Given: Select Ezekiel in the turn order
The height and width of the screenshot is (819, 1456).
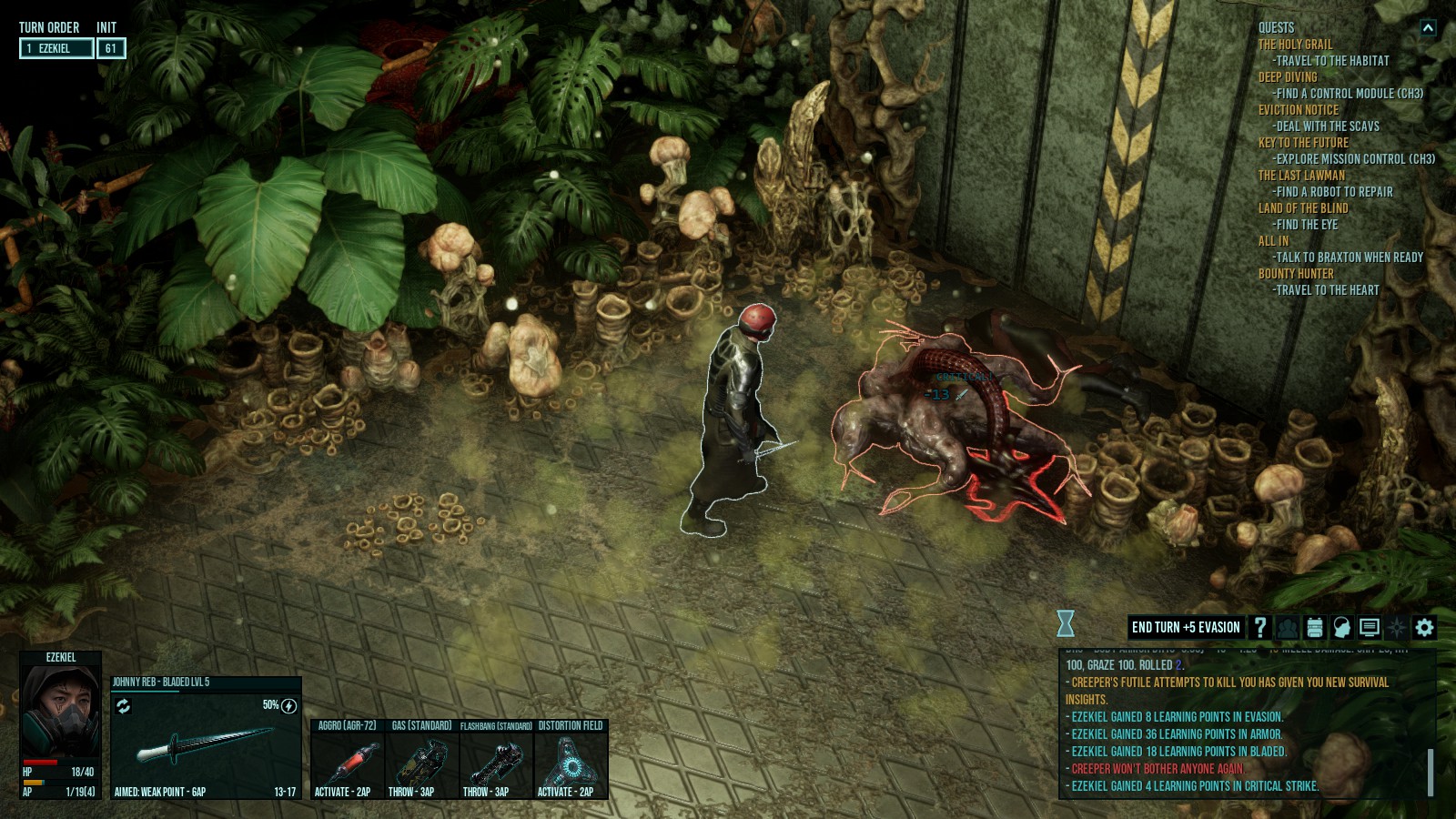Looking at the screenshot, I should pos(56,48).
